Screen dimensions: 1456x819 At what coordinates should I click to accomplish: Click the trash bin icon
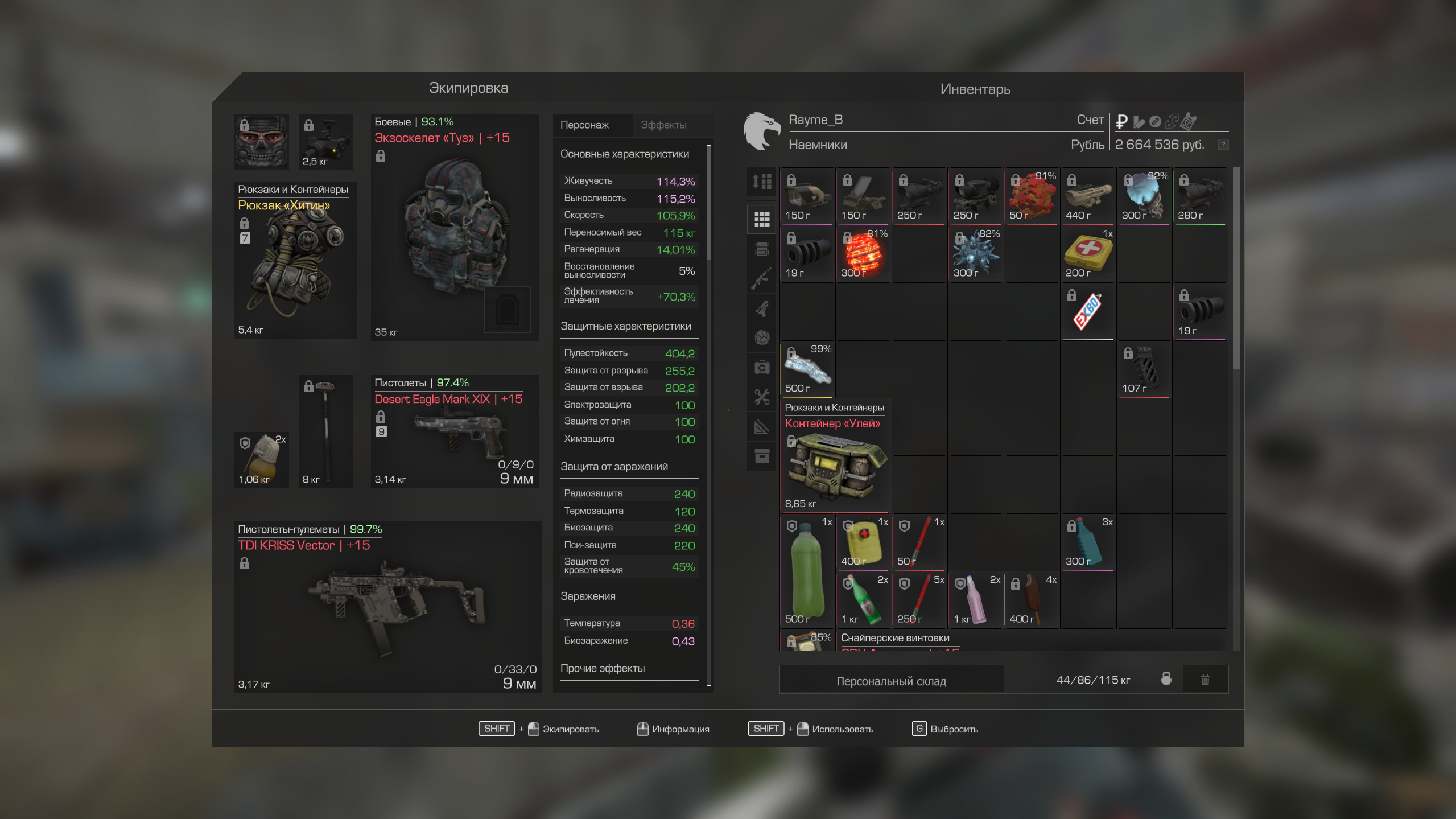(1205, 680)
